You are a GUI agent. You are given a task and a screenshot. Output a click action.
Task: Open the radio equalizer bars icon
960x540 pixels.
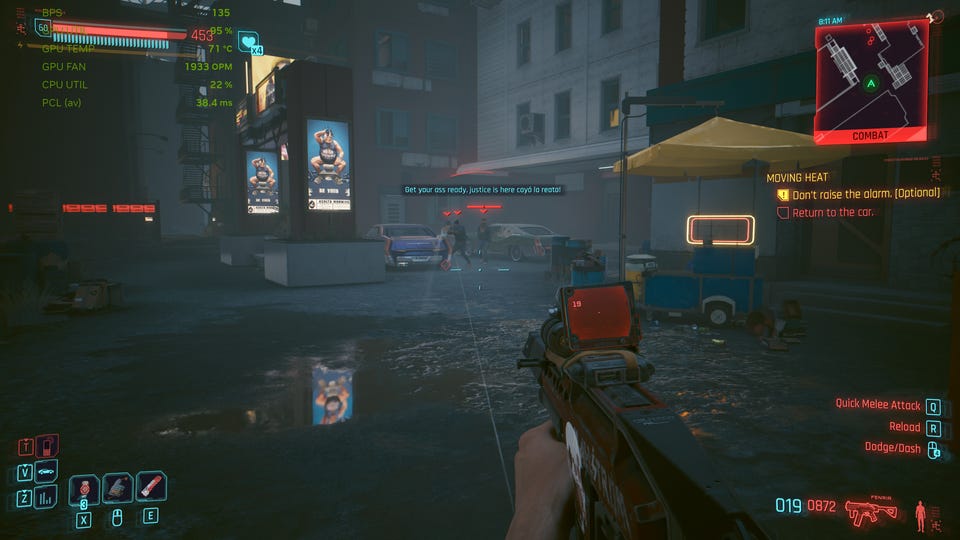tap(46, 496)
